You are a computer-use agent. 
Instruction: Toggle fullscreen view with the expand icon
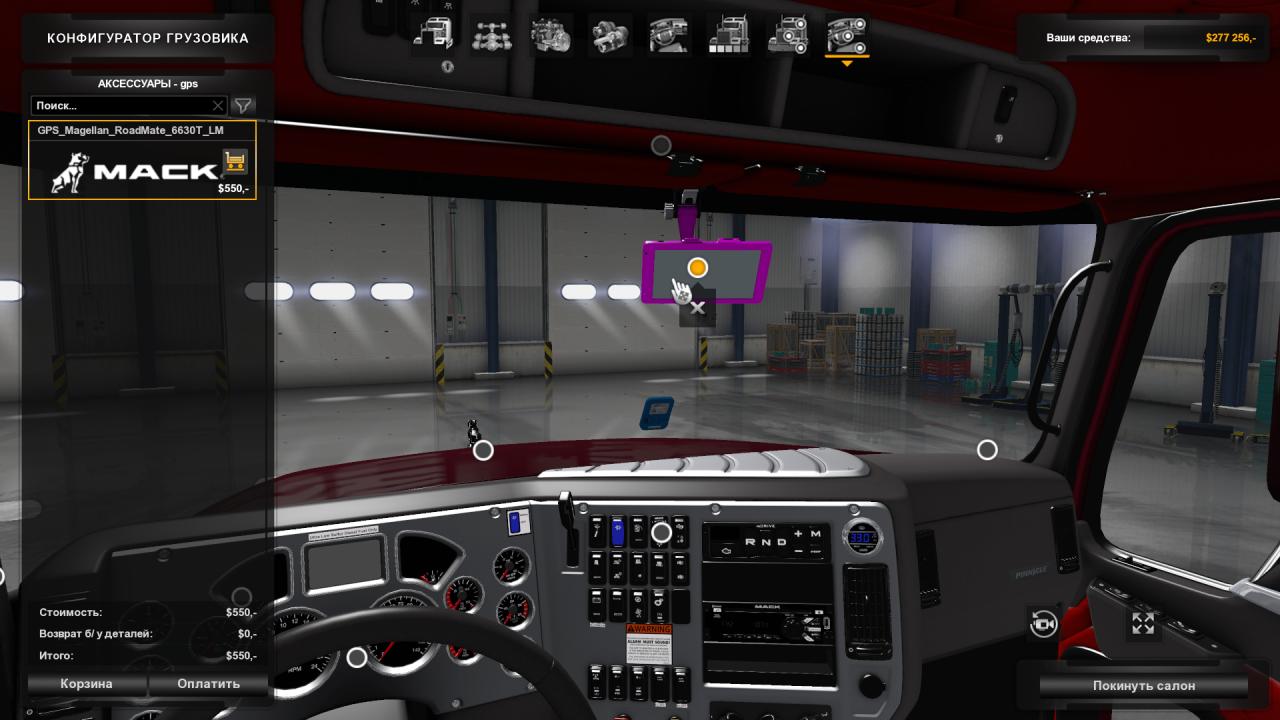pos(1143,624)
